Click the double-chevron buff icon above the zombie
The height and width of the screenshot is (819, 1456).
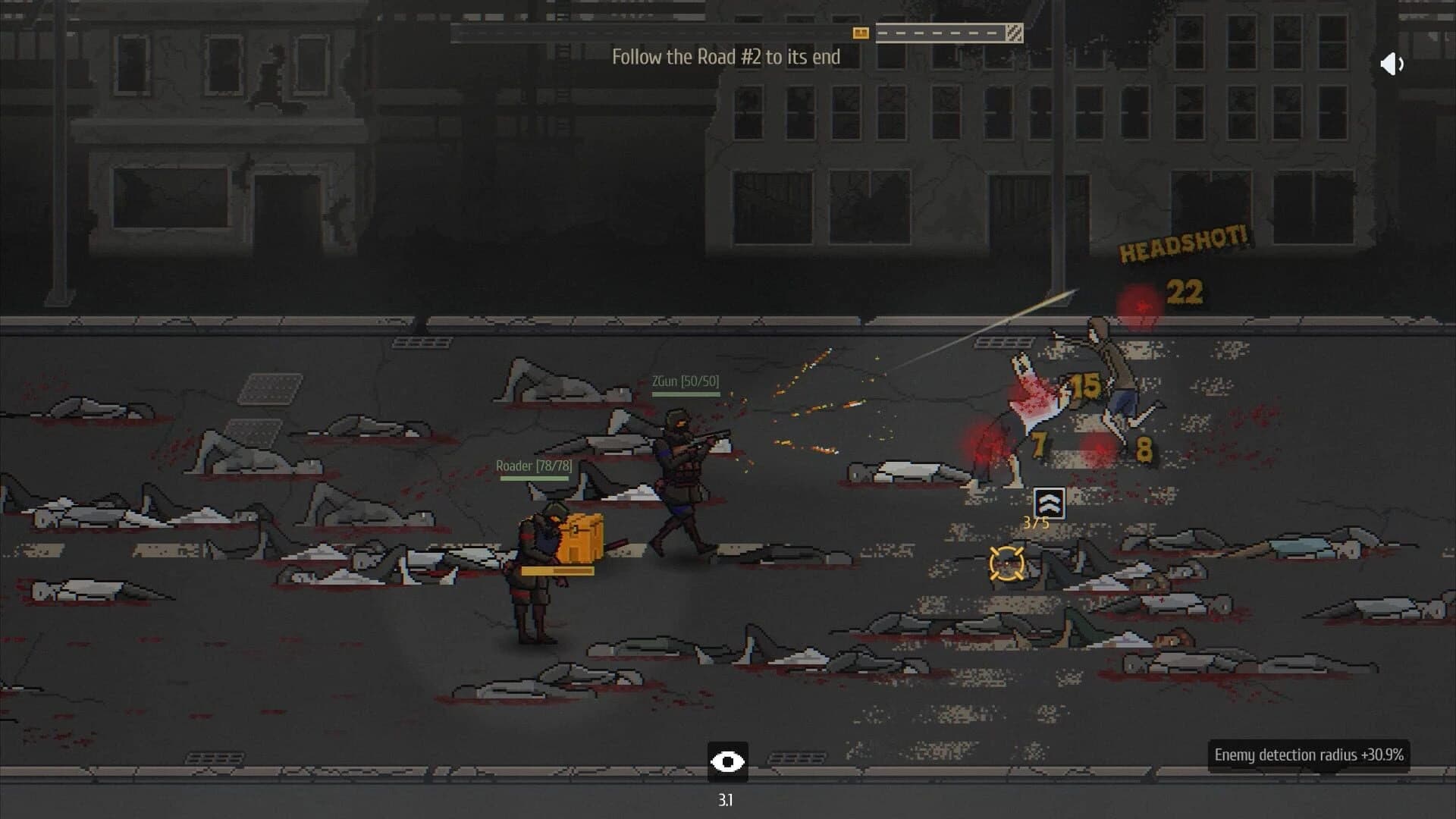1049,503
